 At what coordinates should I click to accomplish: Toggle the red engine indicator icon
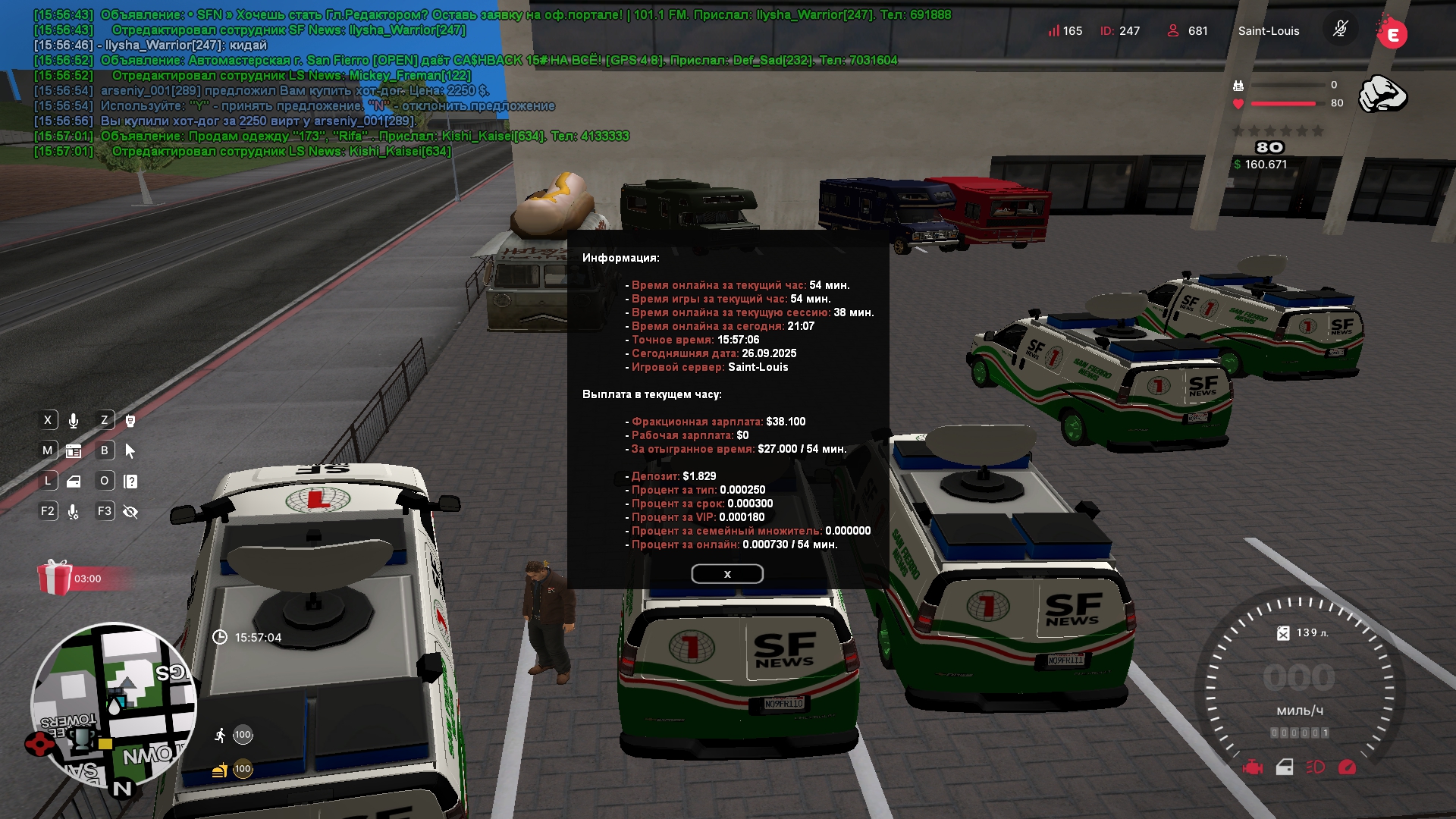pyautogui.click(x=1253, y=767)
